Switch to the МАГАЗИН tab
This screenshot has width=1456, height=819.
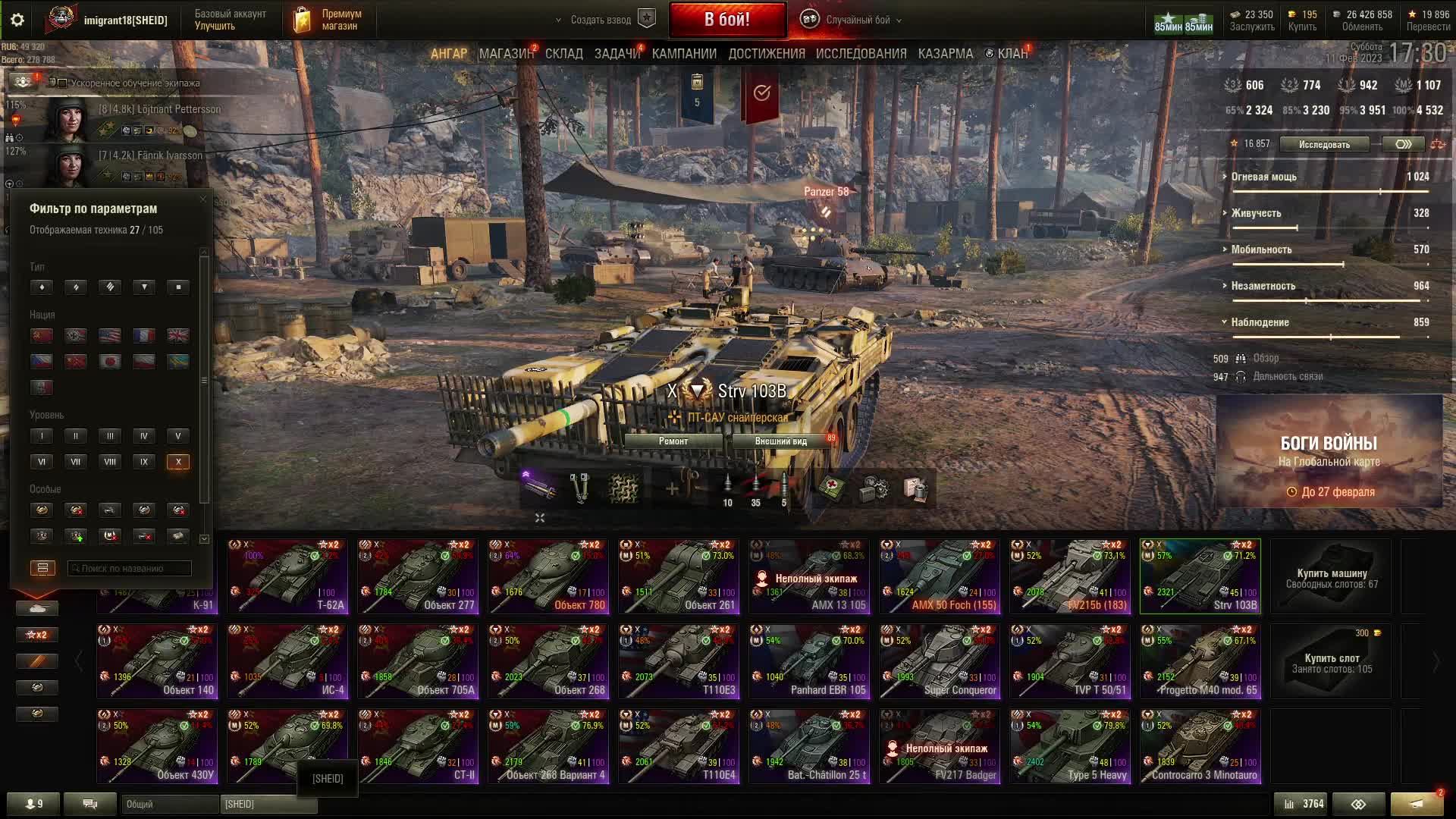point(506,54)
